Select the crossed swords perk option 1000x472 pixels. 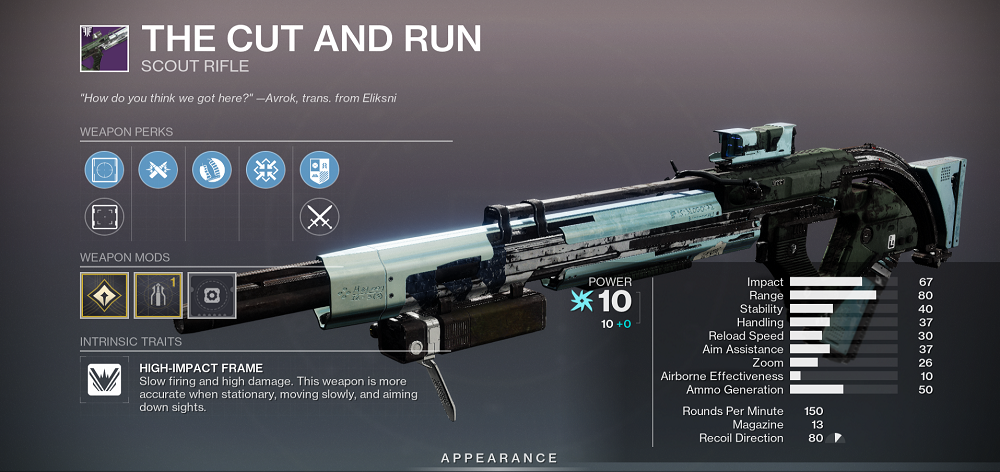click(x=320, y=217)
